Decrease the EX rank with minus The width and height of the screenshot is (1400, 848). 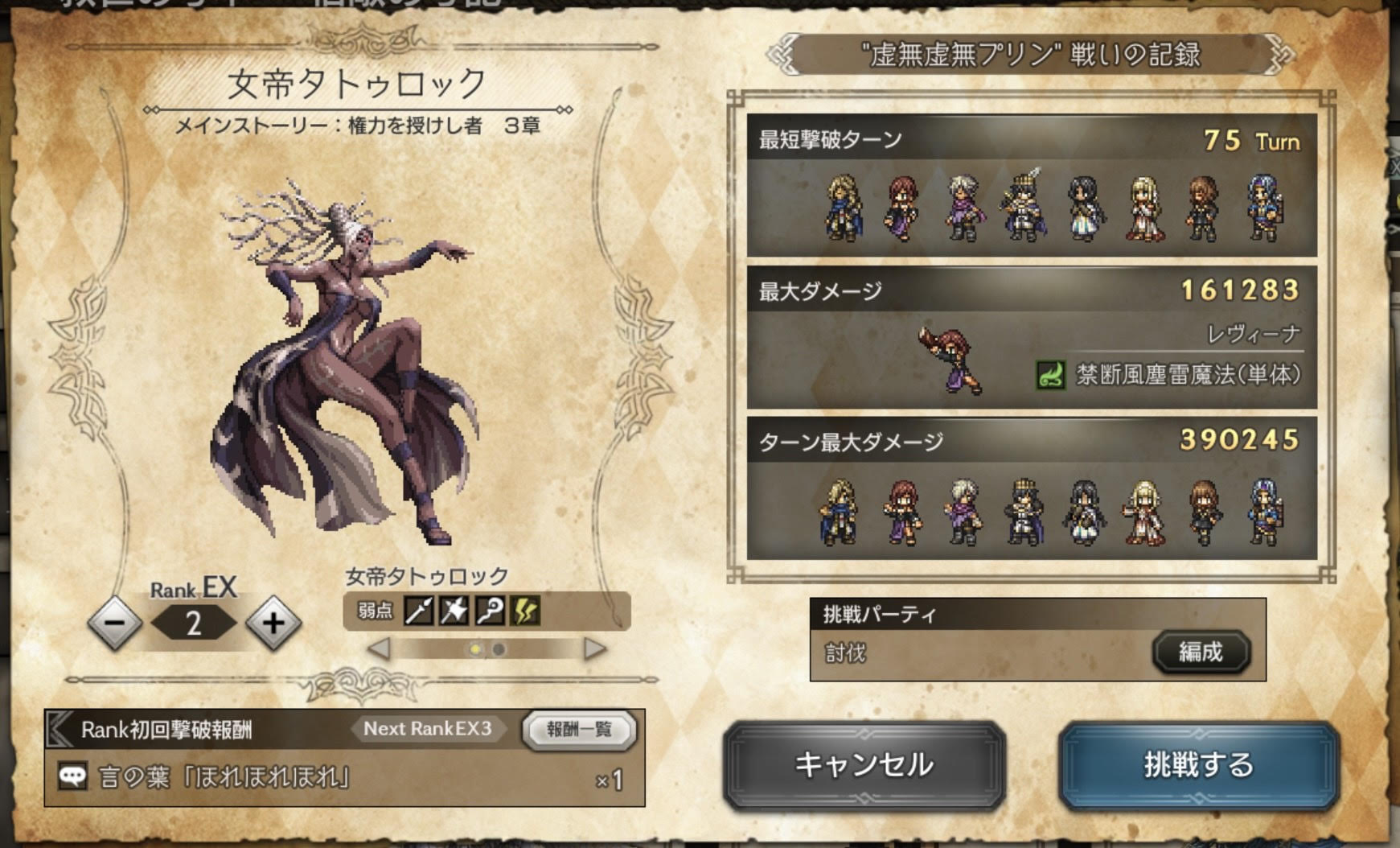(x=115, y=623)
